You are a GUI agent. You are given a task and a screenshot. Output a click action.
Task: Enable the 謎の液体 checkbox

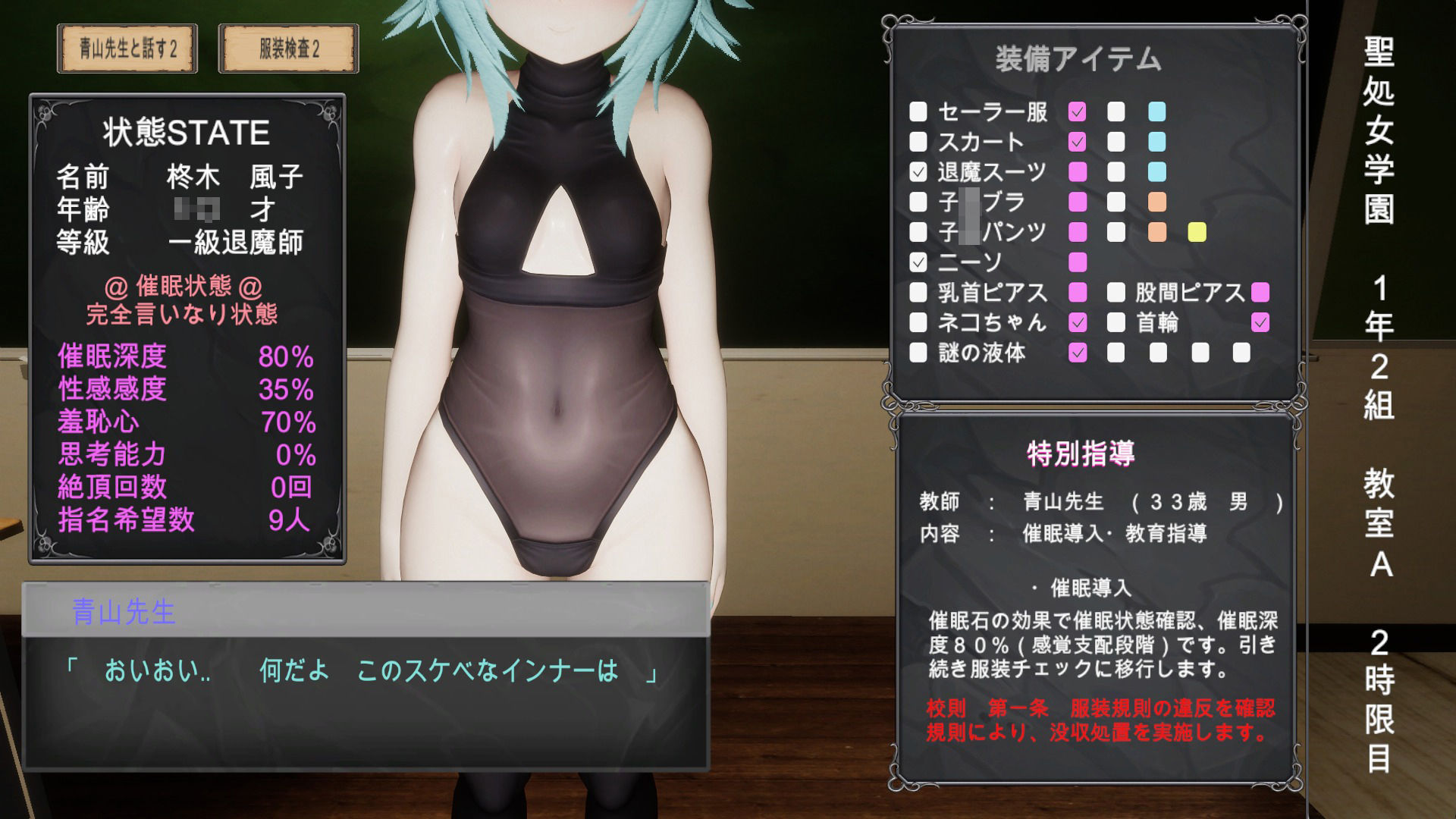(x=920, y=353)
